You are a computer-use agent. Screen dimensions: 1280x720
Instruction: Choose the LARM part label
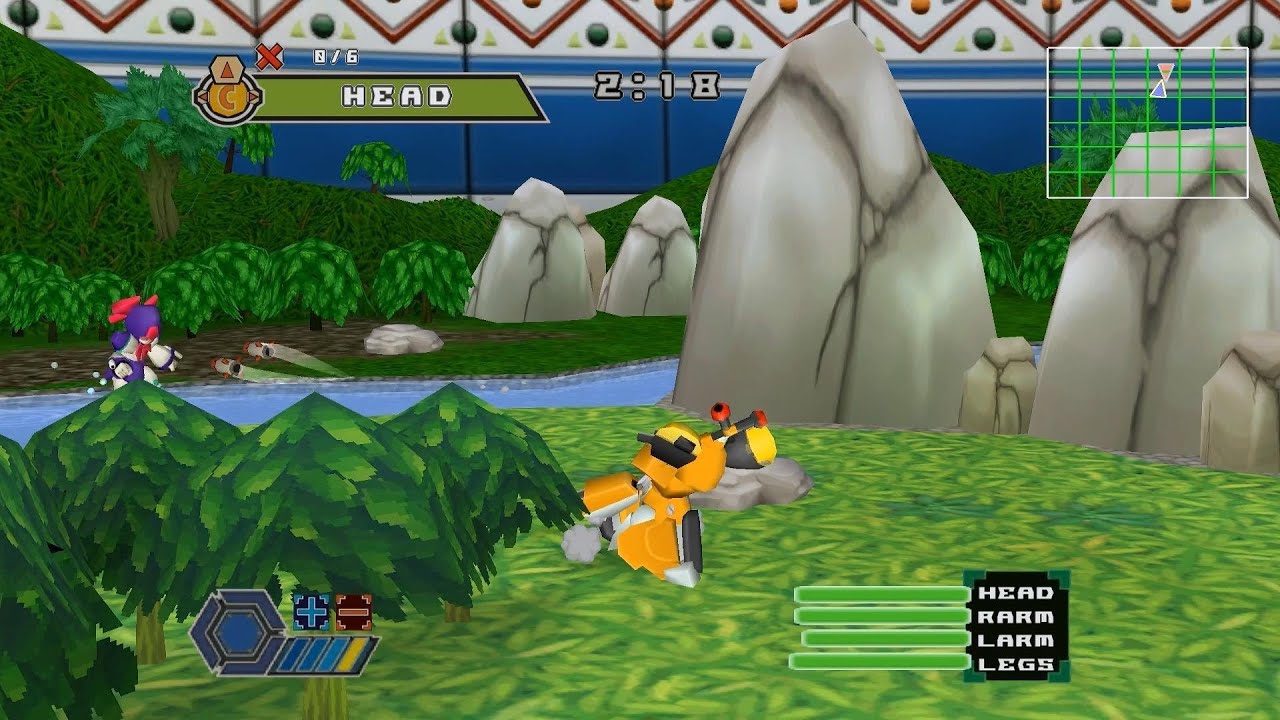click(x=1015, y=640)
